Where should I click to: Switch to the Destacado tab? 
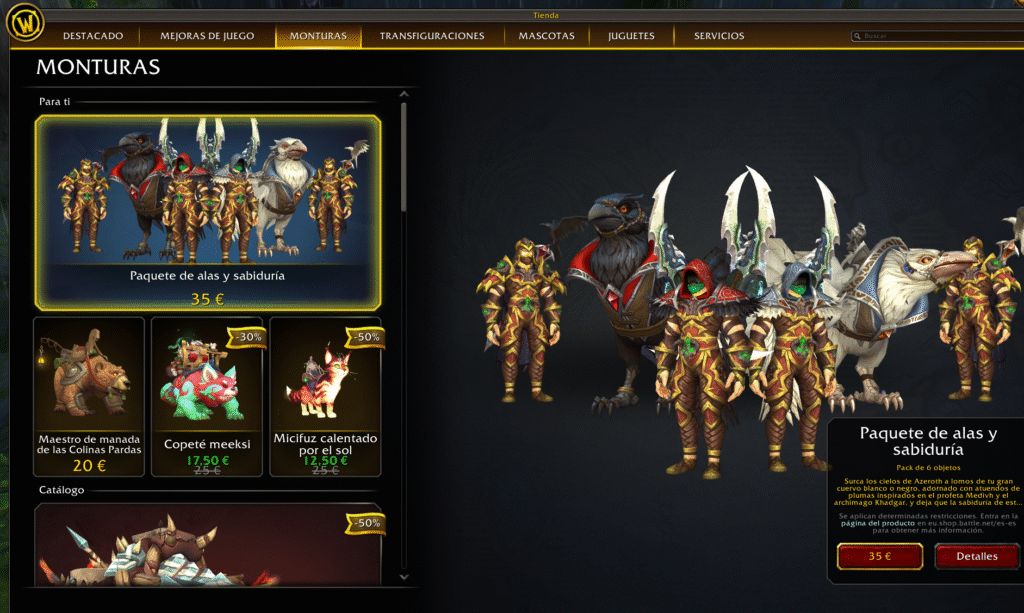coord(93,36)
